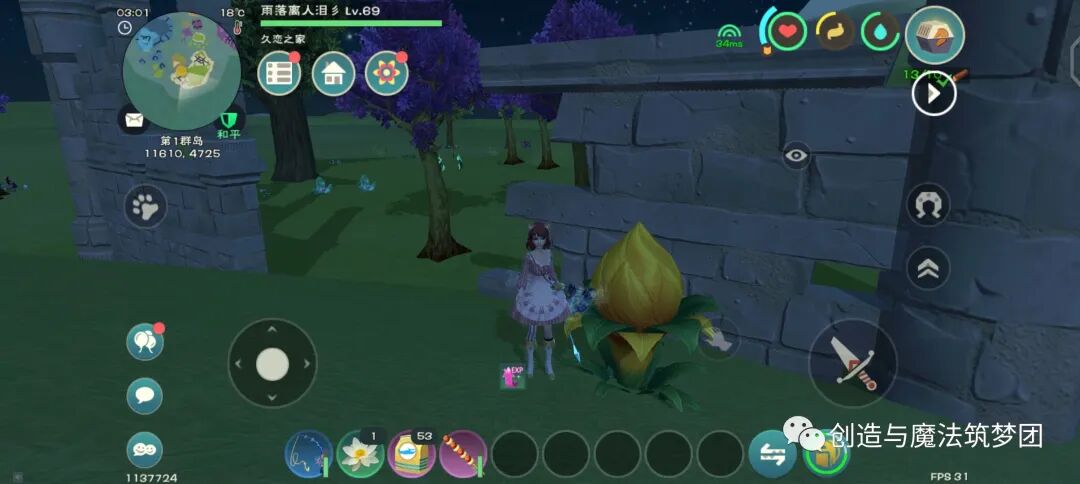
Task: Open the home house button
Action: 333,74
